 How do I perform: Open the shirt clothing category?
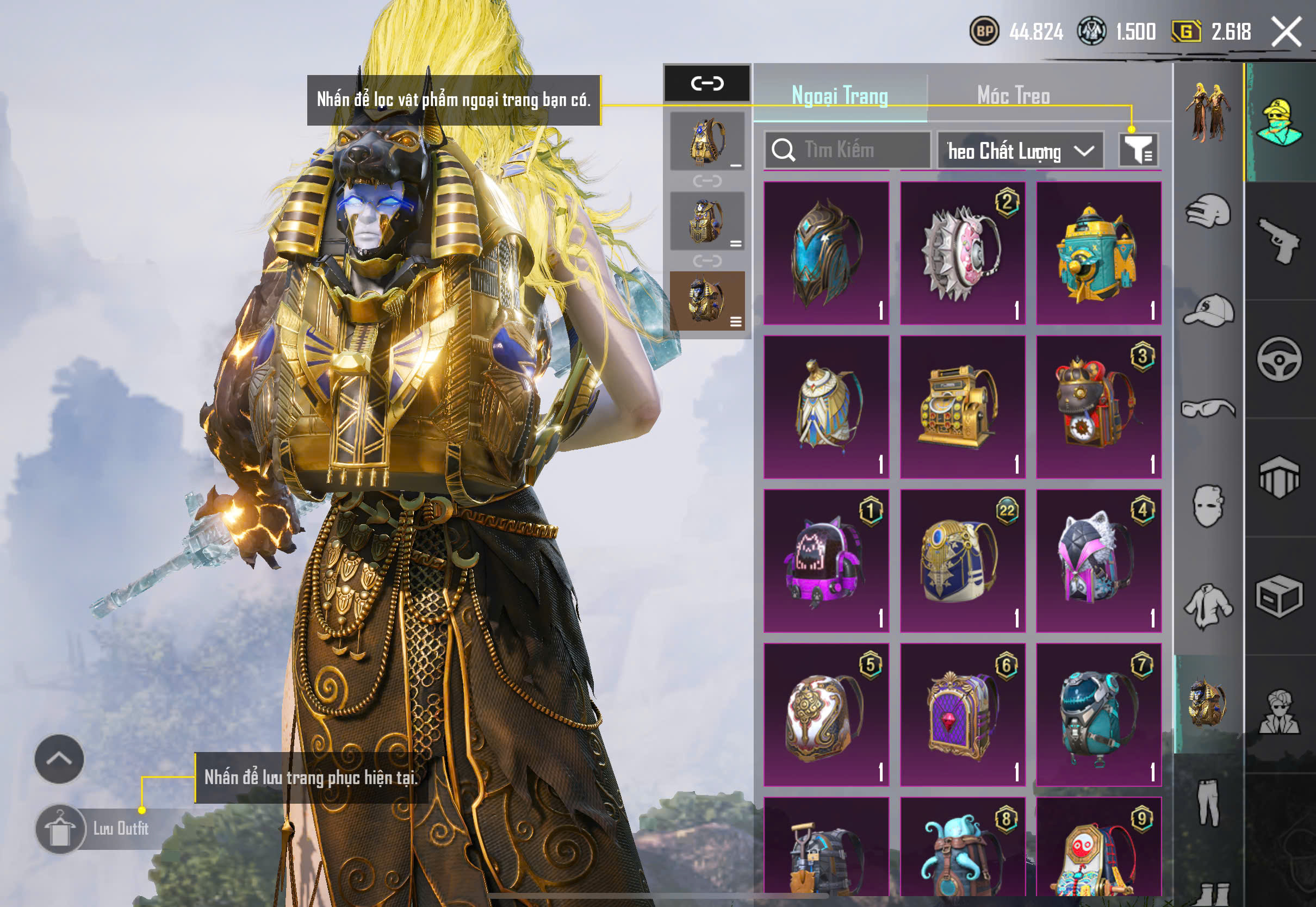tap(1209, 606)
